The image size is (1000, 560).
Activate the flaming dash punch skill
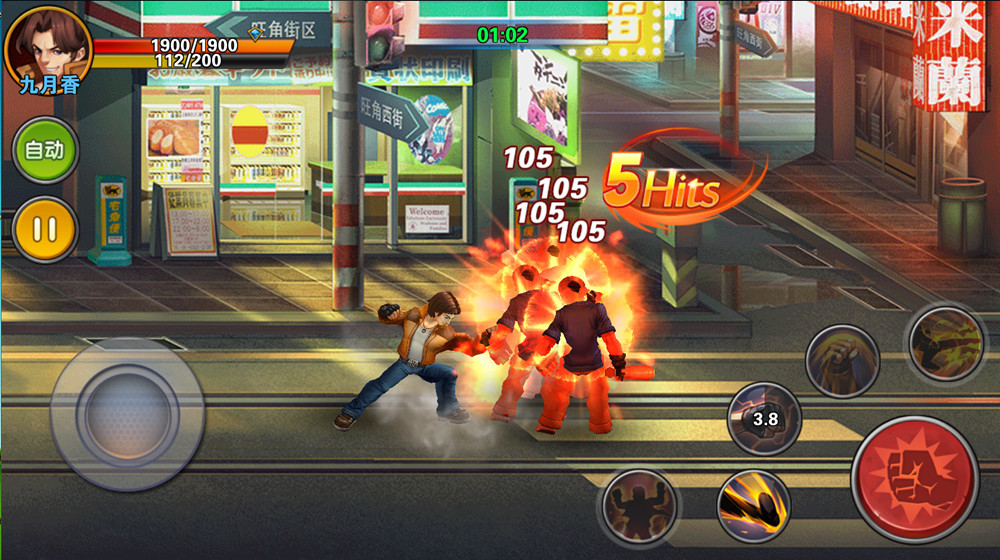coord(754,505)
